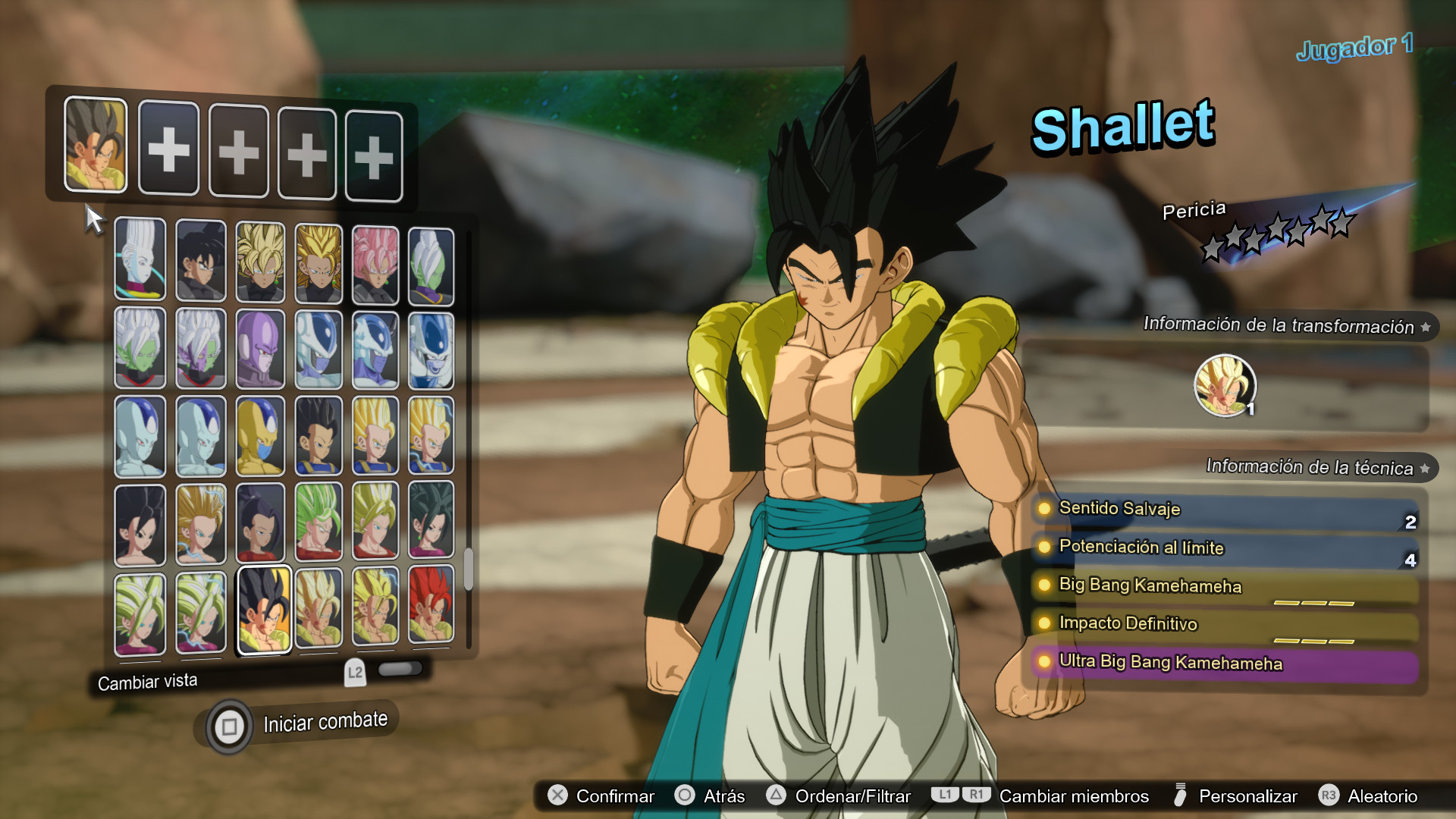Open Cambiar miembros with L1/R1

[963, 796]
